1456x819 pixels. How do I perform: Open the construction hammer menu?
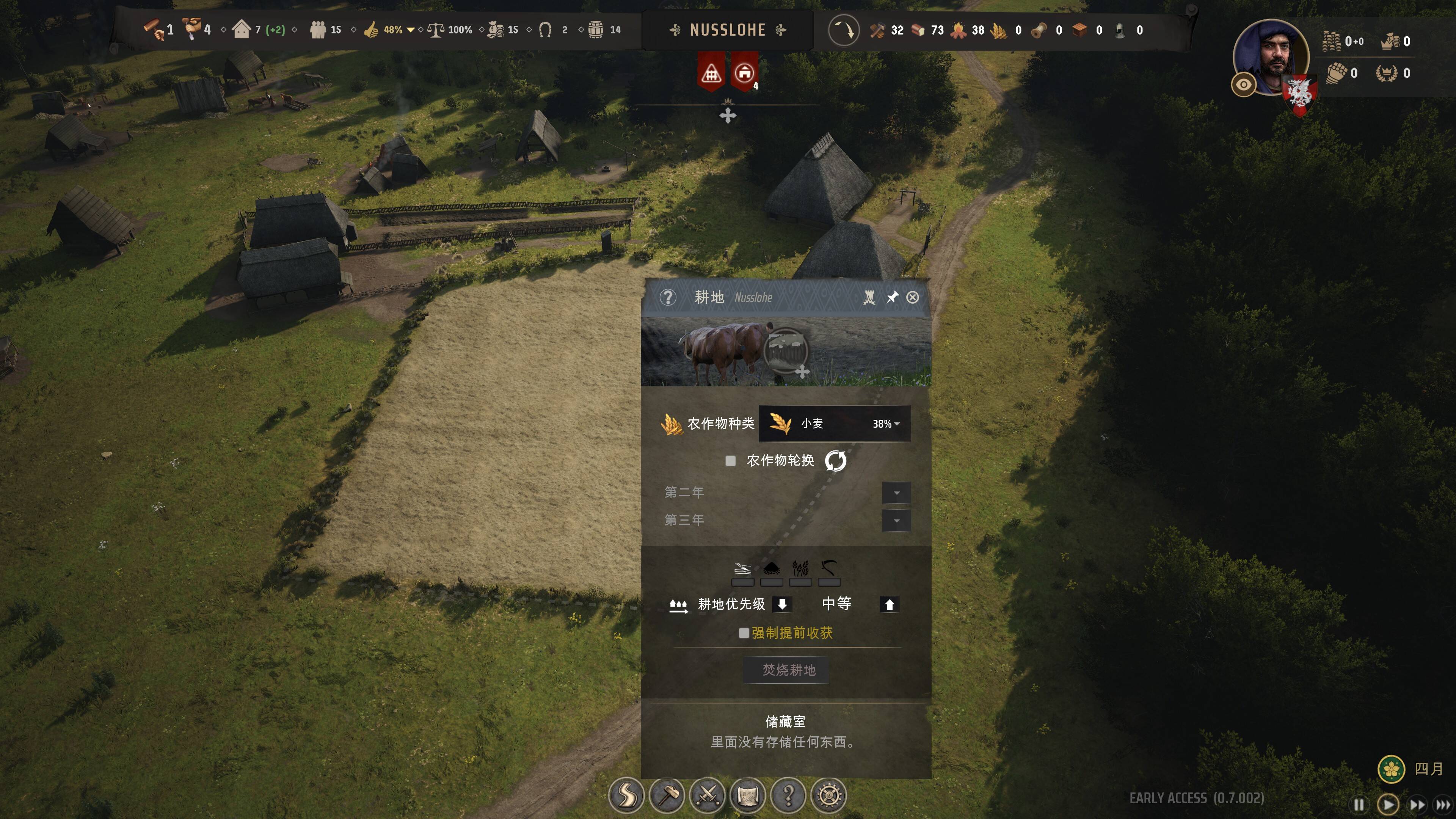click(667, 795)
